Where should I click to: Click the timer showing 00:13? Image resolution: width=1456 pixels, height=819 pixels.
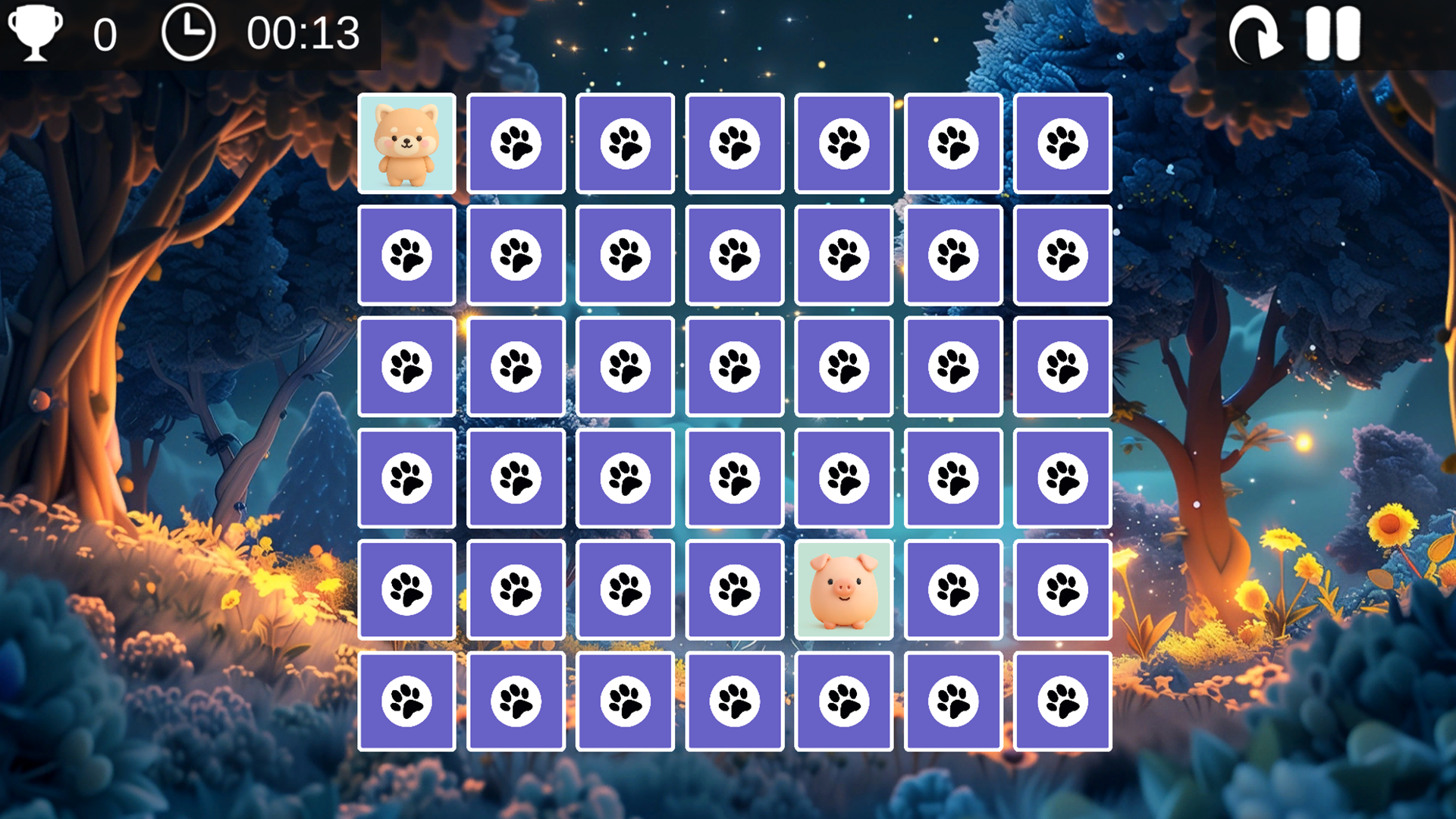point(302,33)
